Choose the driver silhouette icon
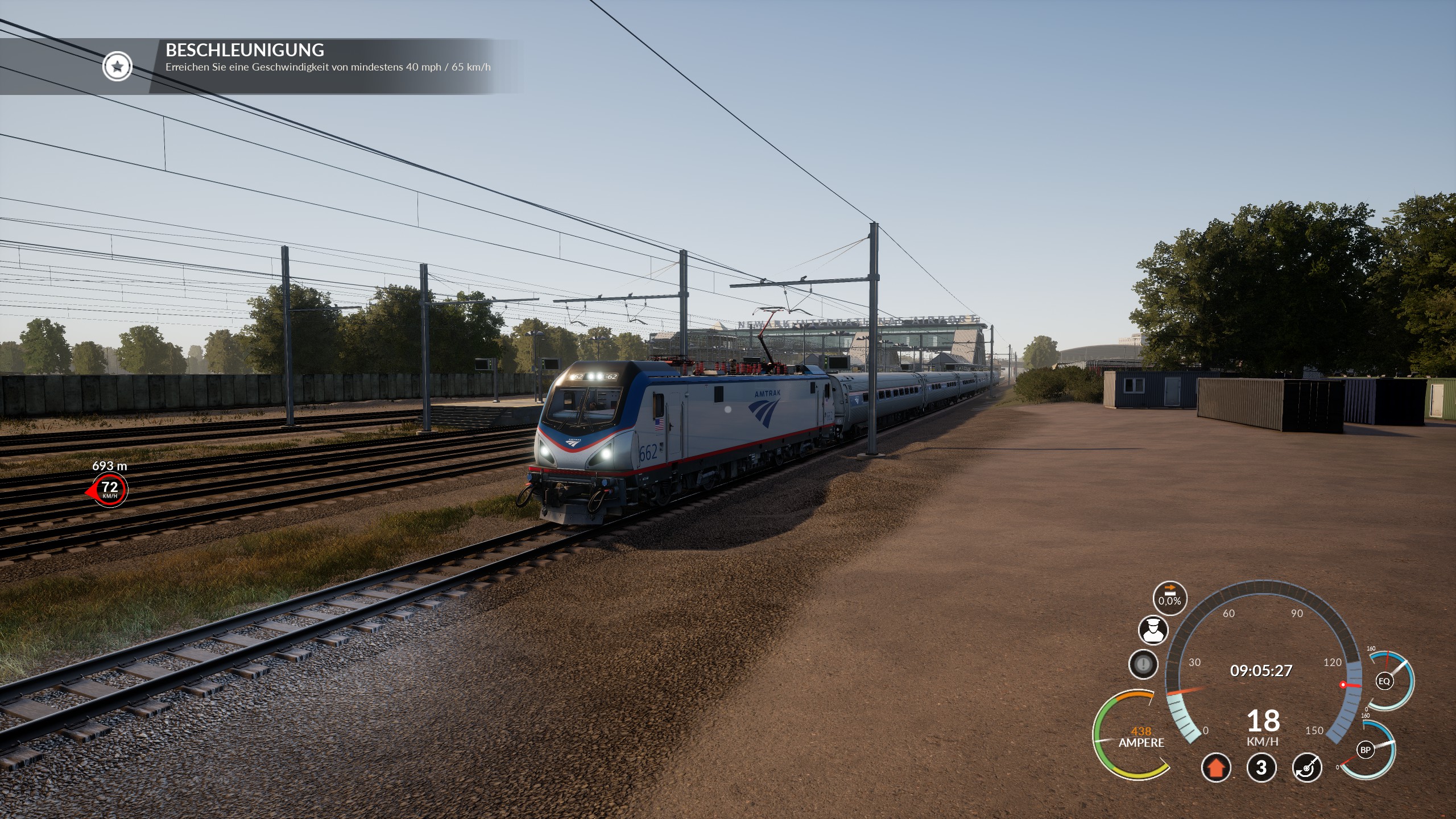The width and height of the screenshot is (1456, 819). pyautogui.click(x=1153, y=630)
